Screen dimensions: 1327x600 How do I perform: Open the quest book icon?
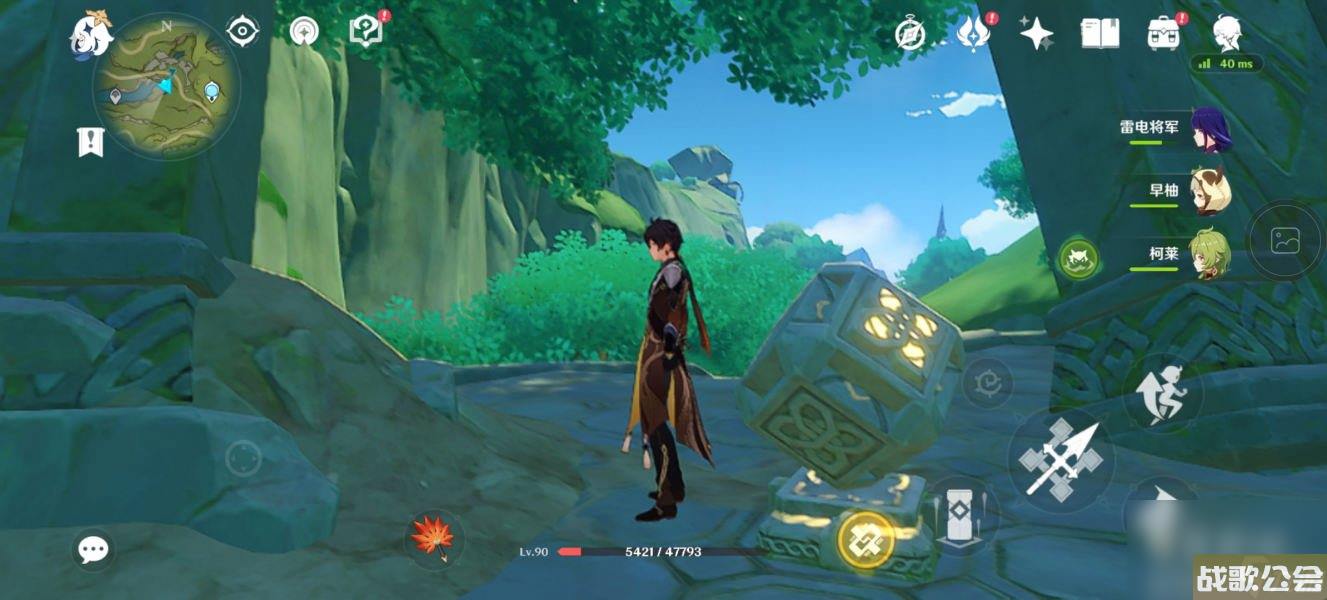(366, 31)
